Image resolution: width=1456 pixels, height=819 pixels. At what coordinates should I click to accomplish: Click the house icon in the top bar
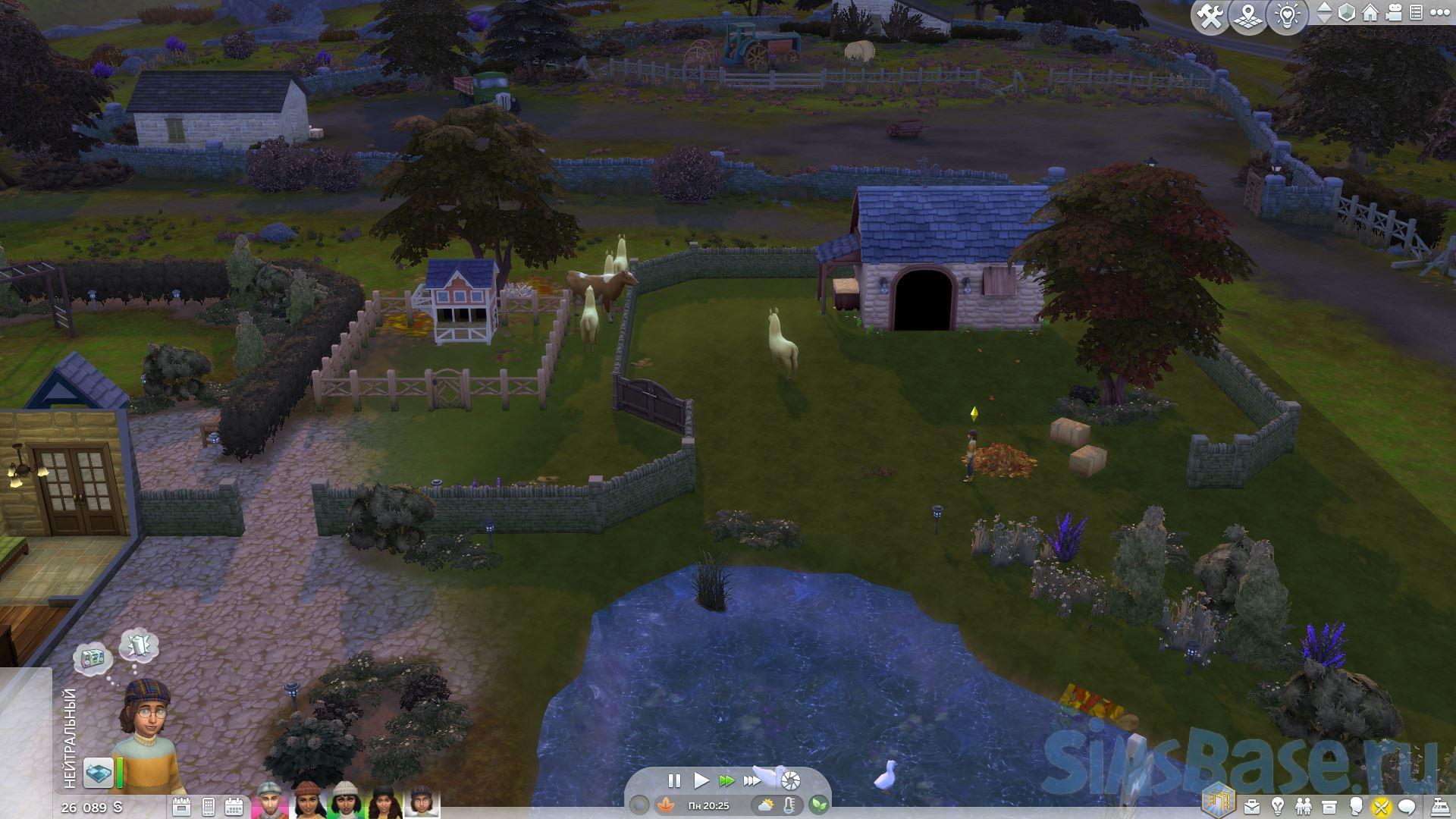coord(1370,13)
